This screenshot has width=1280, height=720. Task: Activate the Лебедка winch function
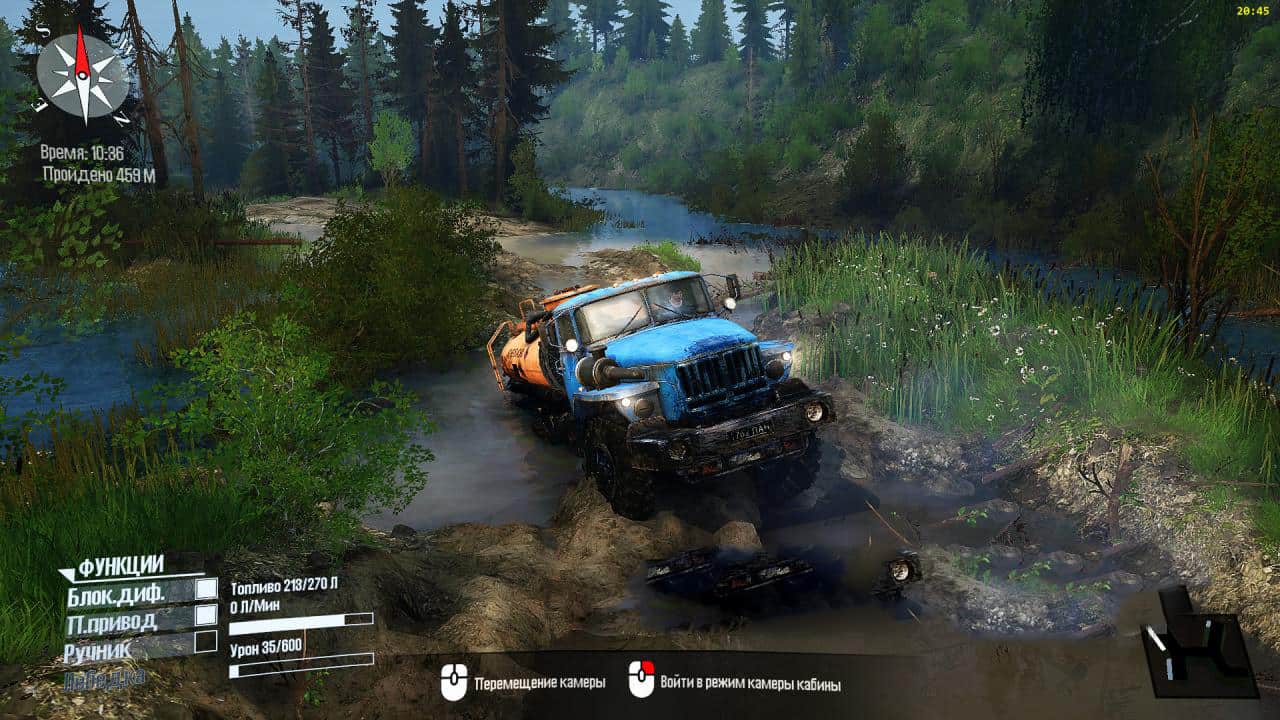103,679
